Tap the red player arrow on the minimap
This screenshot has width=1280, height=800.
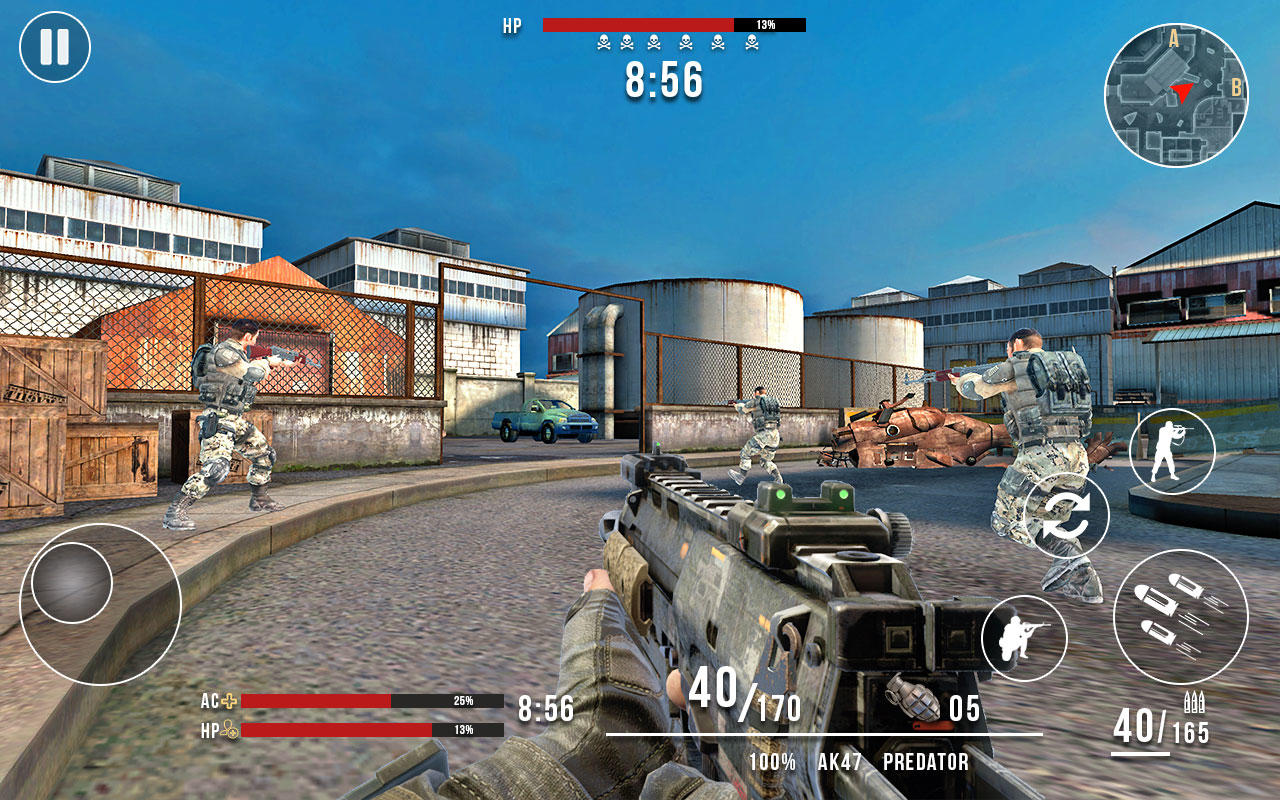click(x=1182, y=93)
